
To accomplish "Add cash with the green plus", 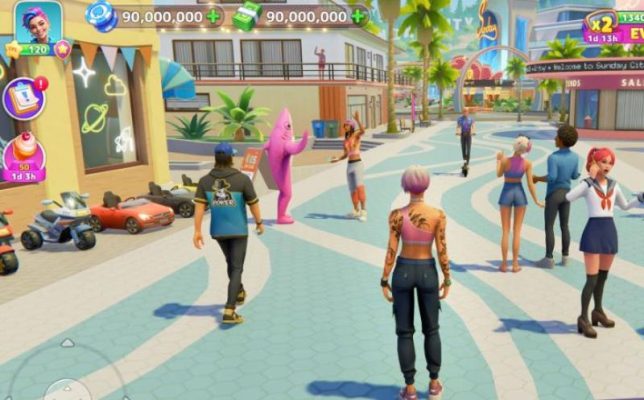I will pos(357,16).
